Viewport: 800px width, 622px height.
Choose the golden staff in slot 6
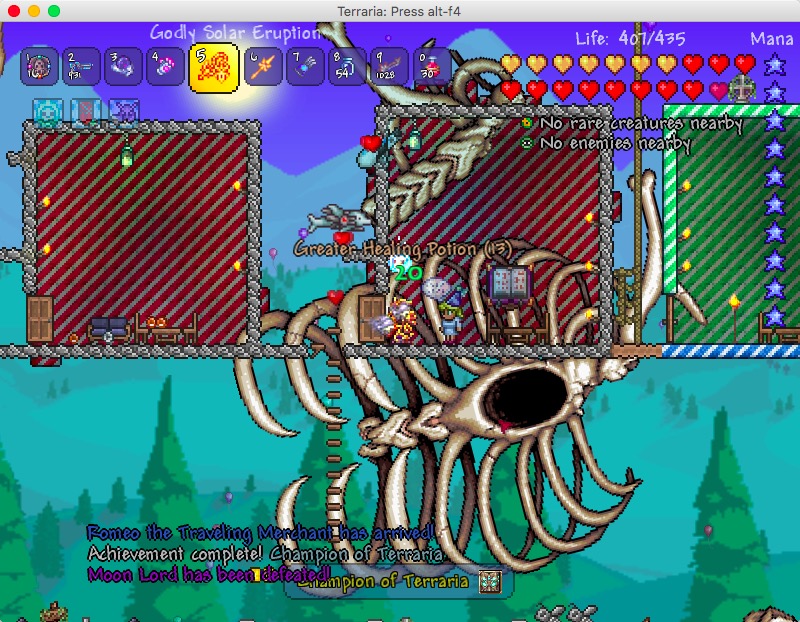[x=263, y=67]
